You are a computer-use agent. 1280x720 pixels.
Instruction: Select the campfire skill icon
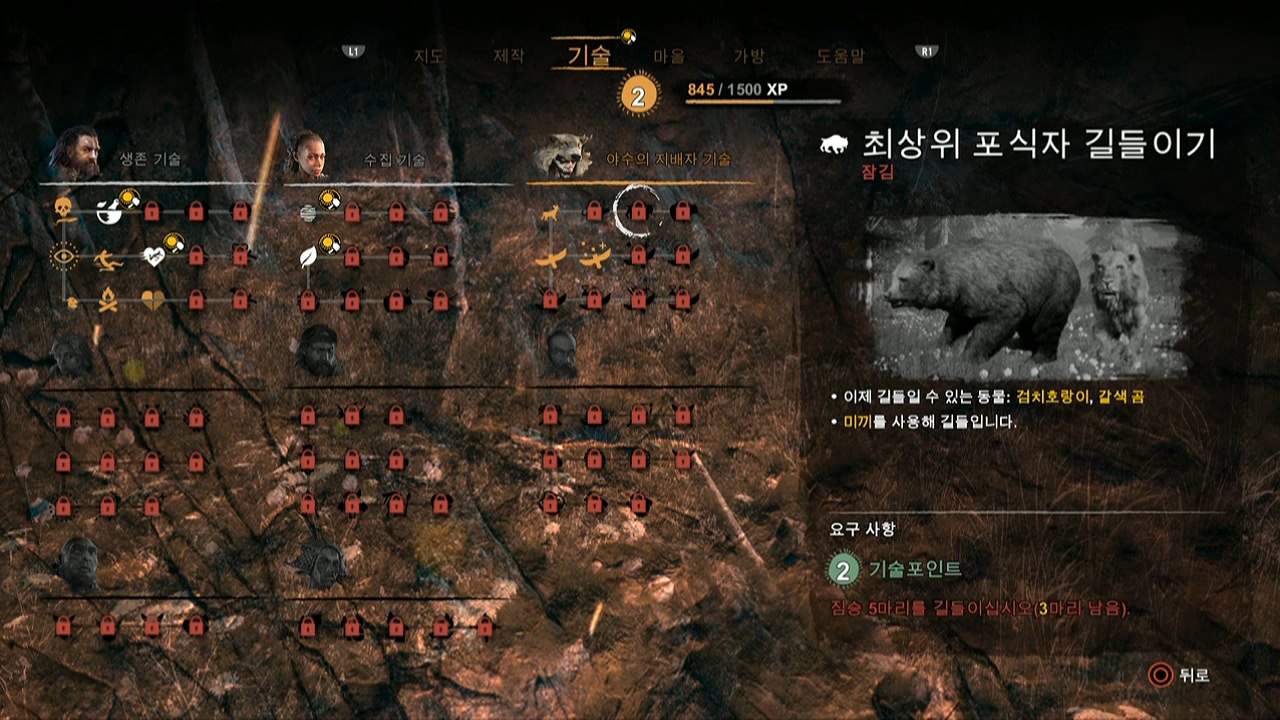pos(108,300)
